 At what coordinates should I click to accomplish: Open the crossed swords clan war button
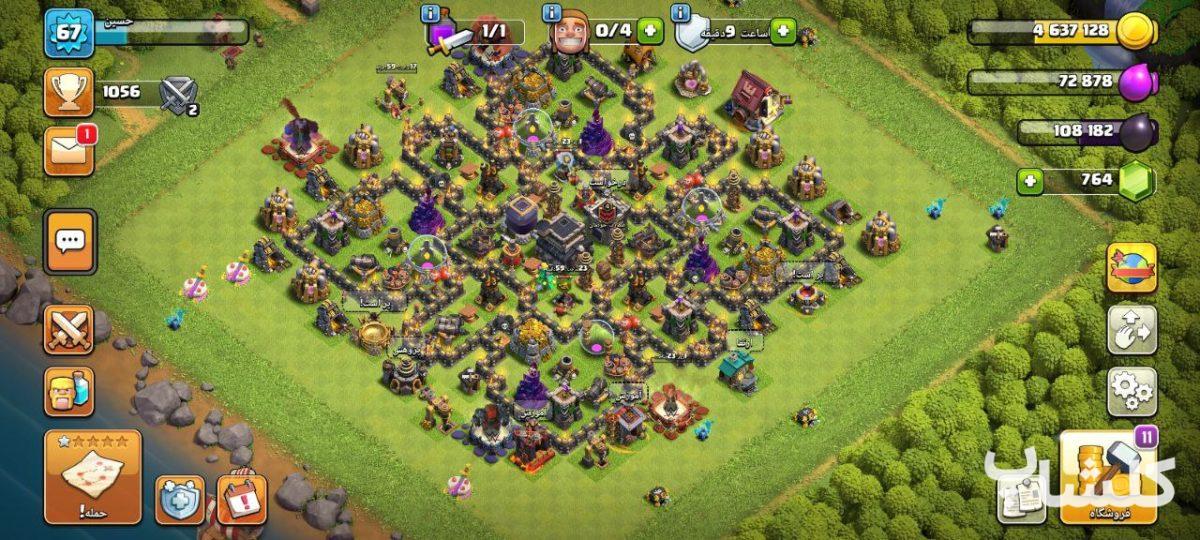click(x=69, y=329)
